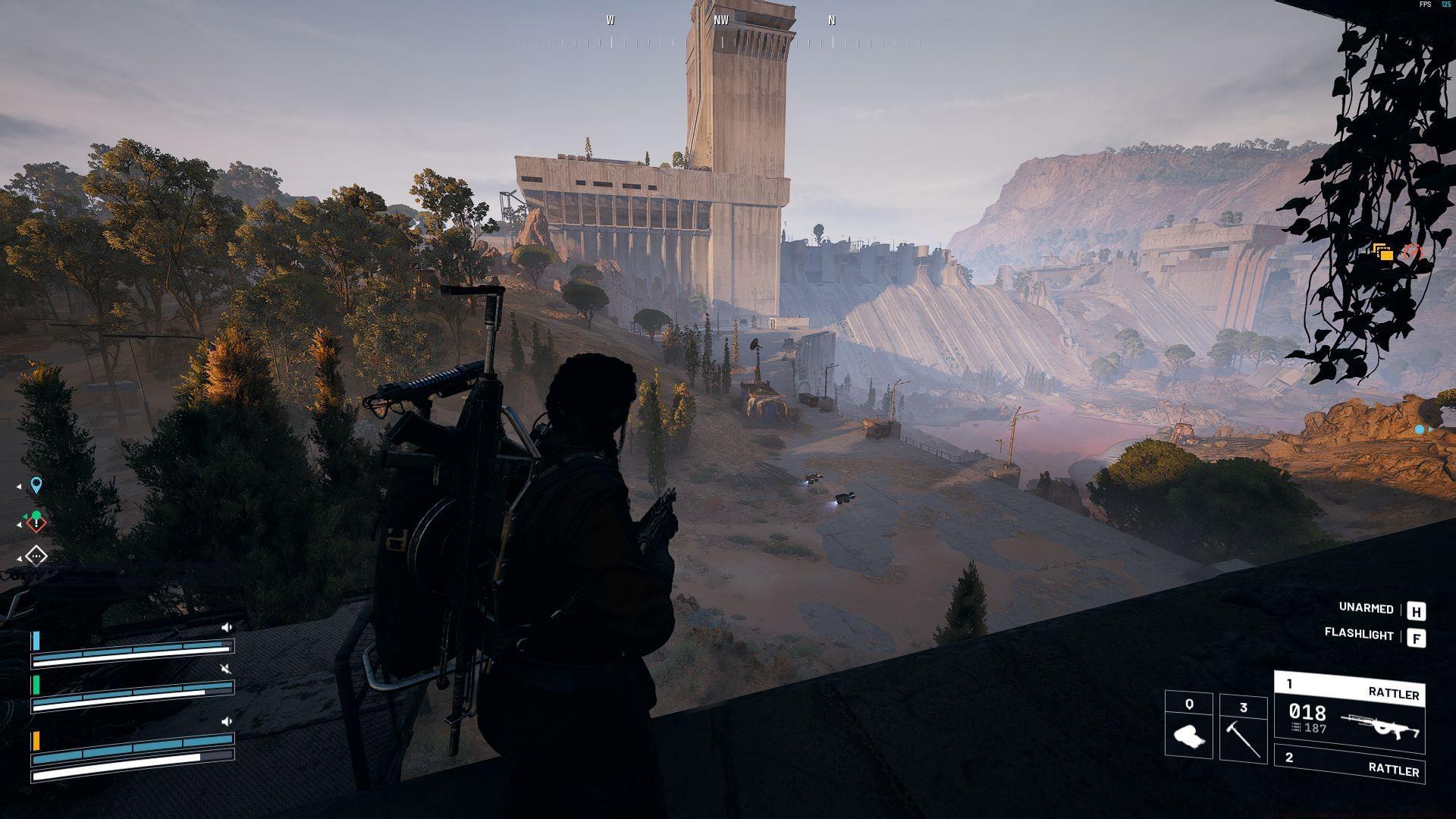The height and width of the screenshot is (819, 1456).
Task: Click the red exclamation alert marker
Action: pos(36,523)
